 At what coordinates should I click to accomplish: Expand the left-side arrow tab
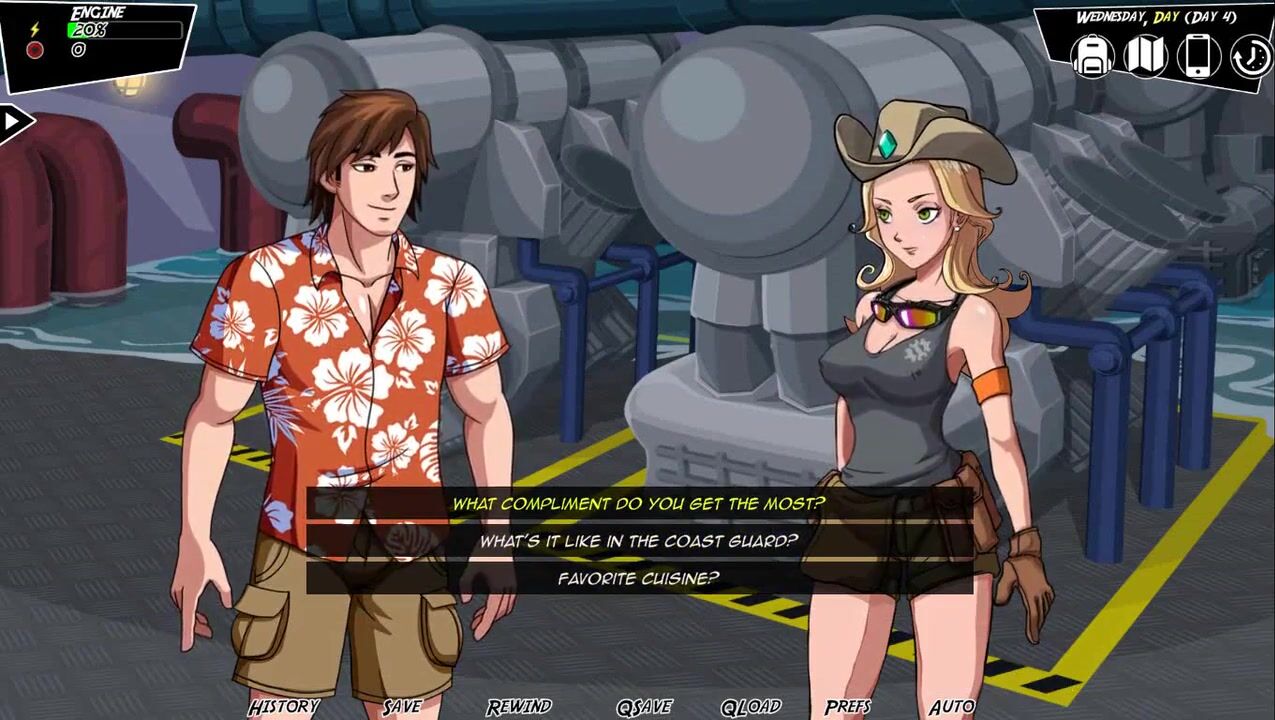tap(14, 122)
